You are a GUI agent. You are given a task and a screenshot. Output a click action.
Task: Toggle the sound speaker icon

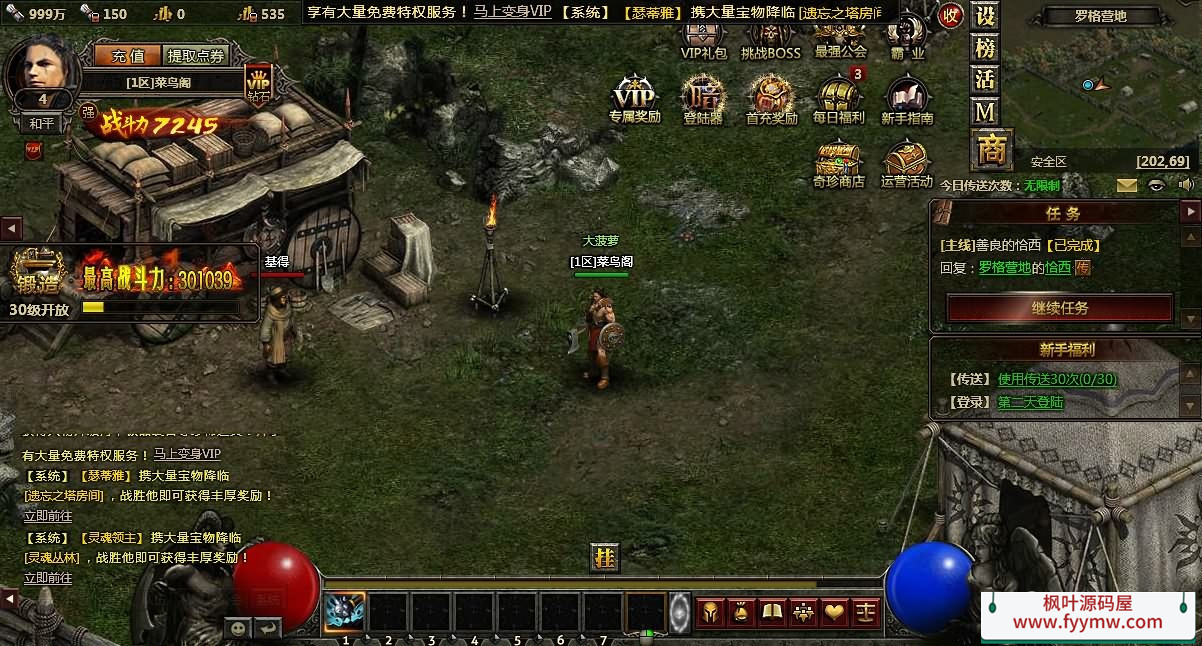tap(1186, 185)
